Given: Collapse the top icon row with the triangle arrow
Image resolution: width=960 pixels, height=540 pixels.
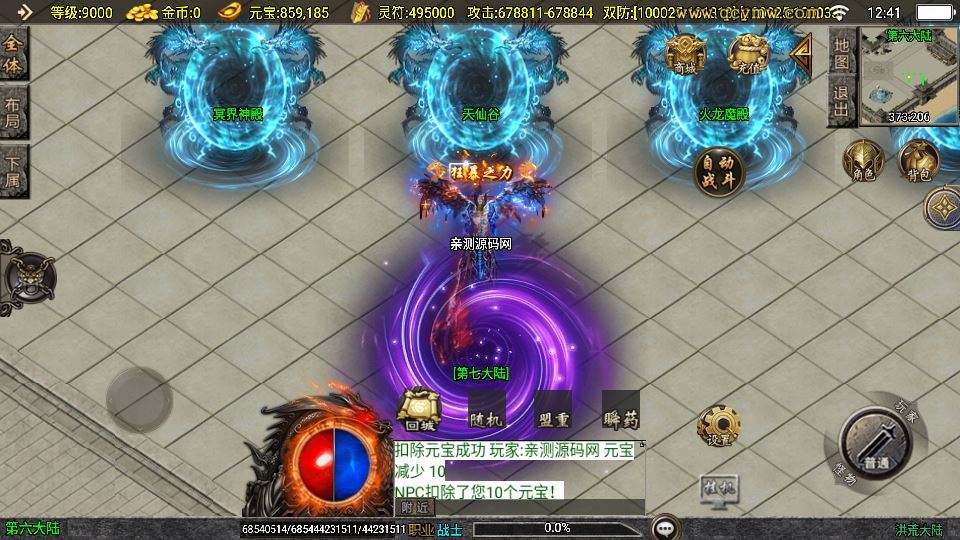Looking at the screenshot, I should coord(801,54).
